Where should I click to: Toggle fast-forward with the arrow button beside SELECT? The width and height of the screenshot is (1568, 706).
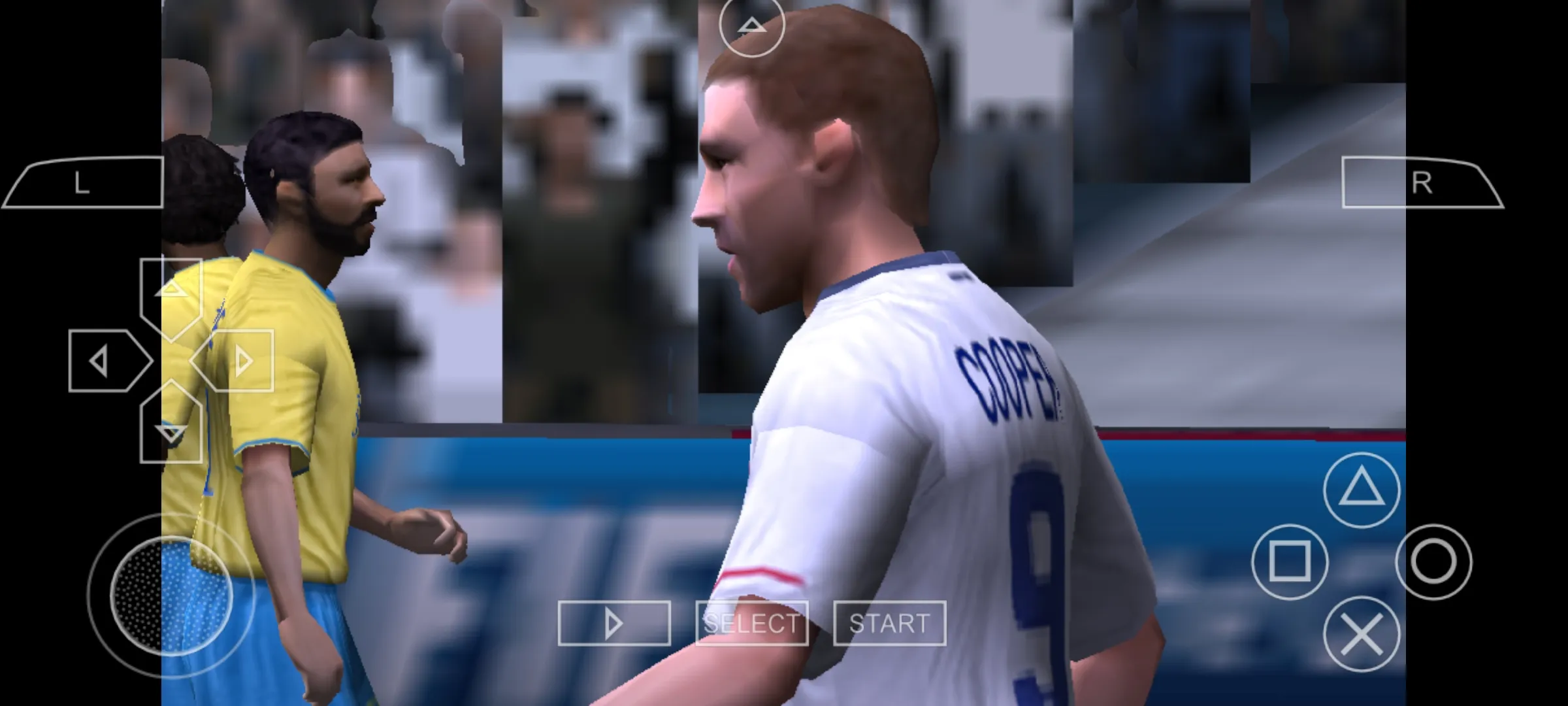click(x=613, y=623)
